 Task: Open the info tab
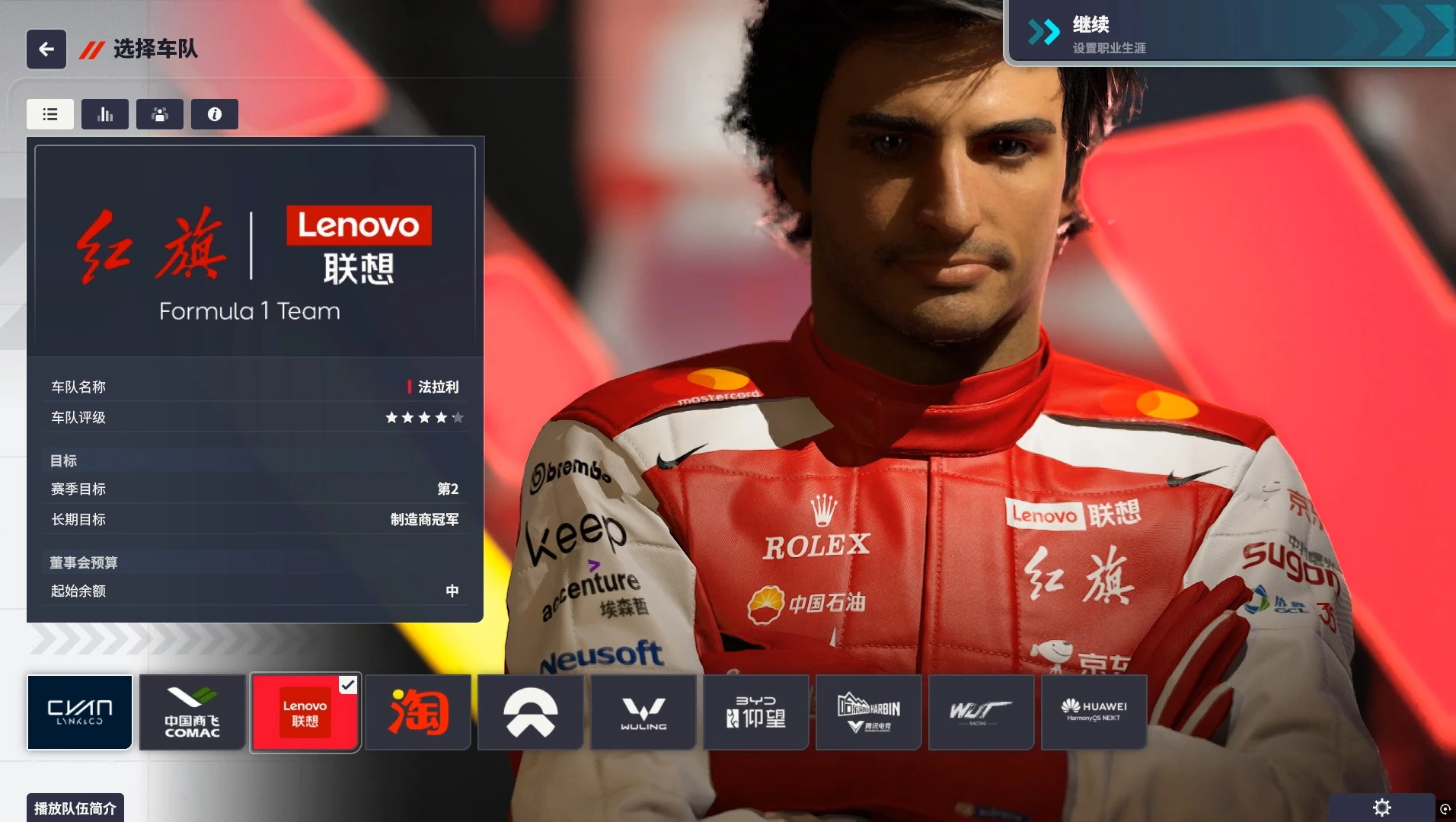[x=215, y=114]
